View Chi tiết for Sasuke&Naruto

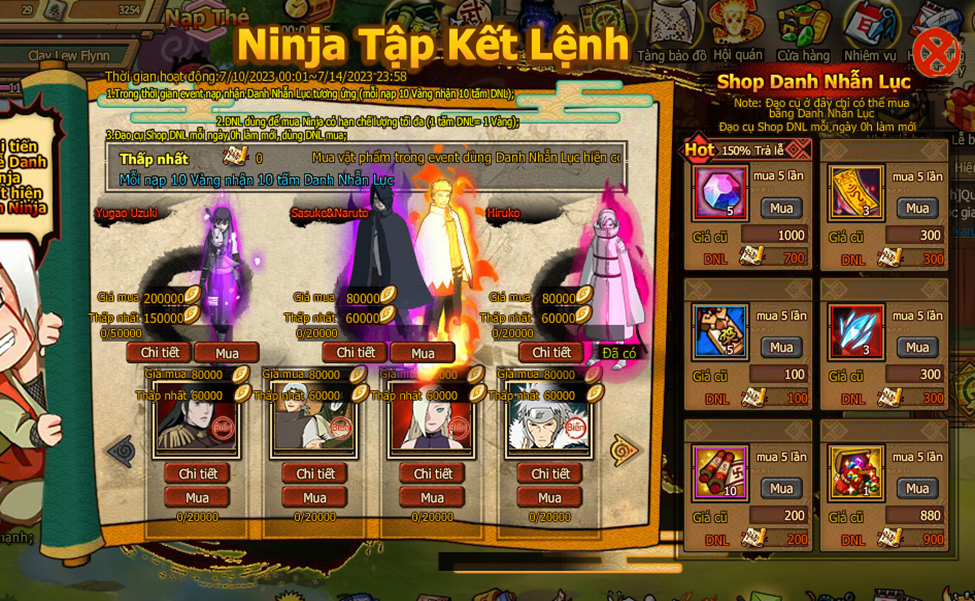coord(355,353)
